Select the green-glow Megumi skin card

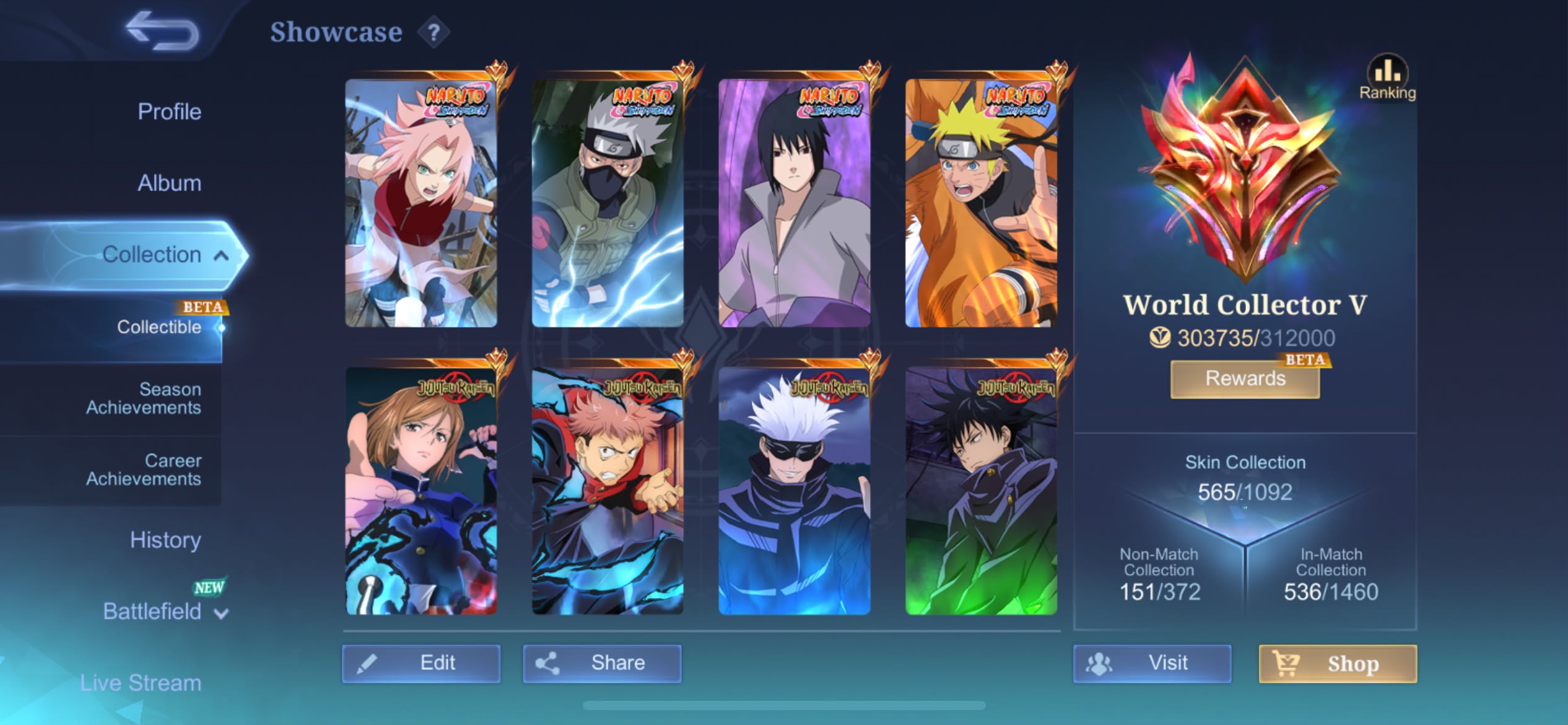tap(981, 491)
